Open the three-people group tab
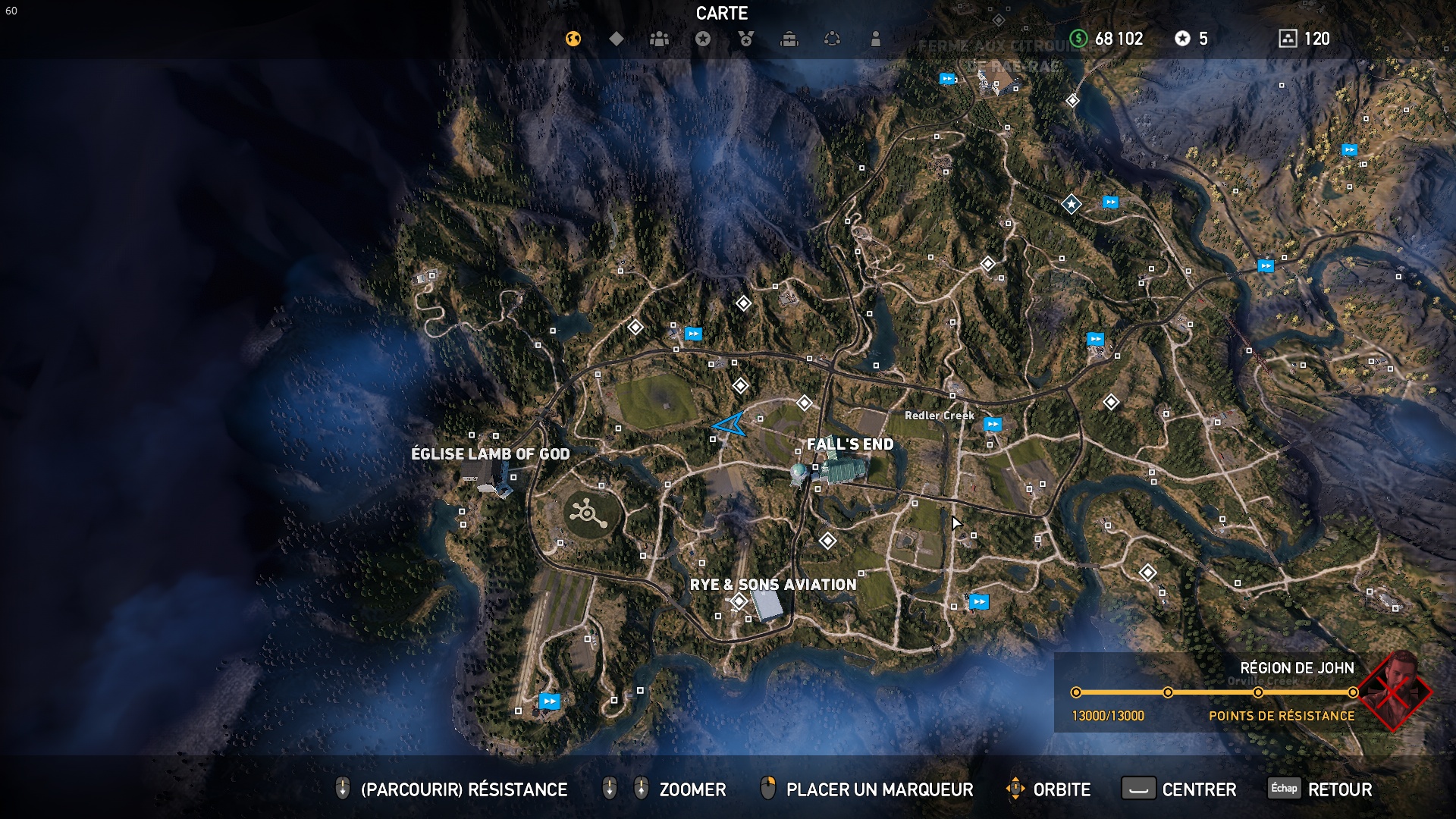 point(660,39)
